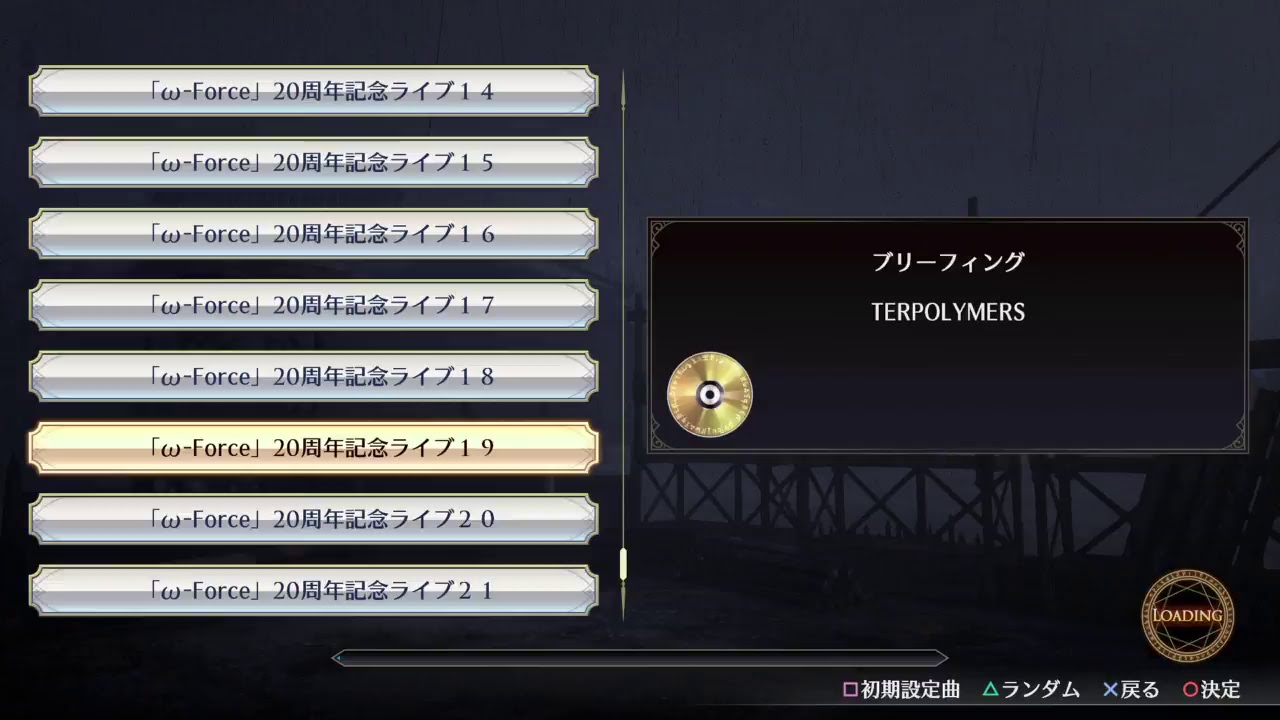Image resolution: width=1280 pixels, height=720 pixels.
Task: Open the ライブ２１ song entry
Action: point(315,590)
